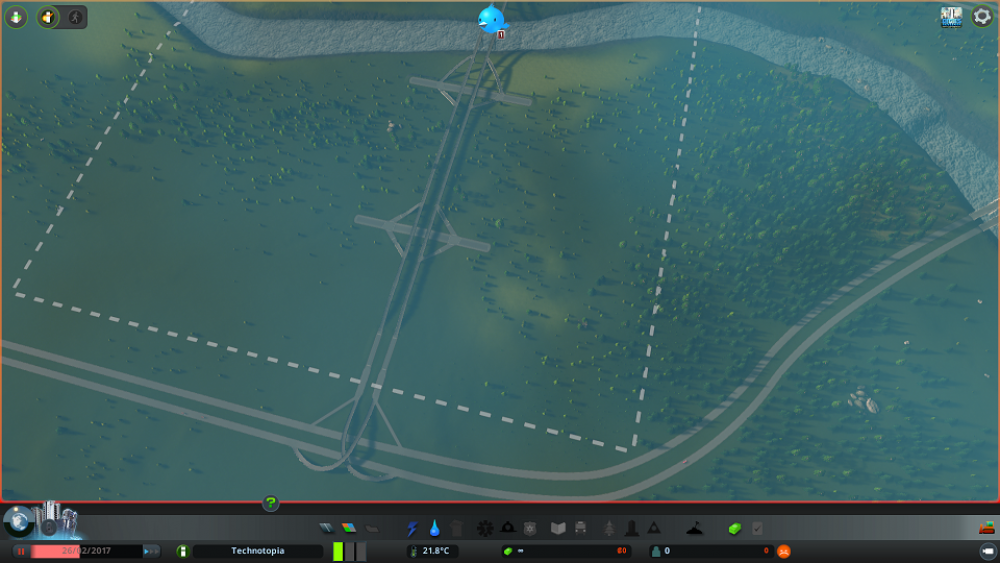Activate the bulldozer tool
Image resolution: width=1000 pixels, height=563 pixels.
986,528
